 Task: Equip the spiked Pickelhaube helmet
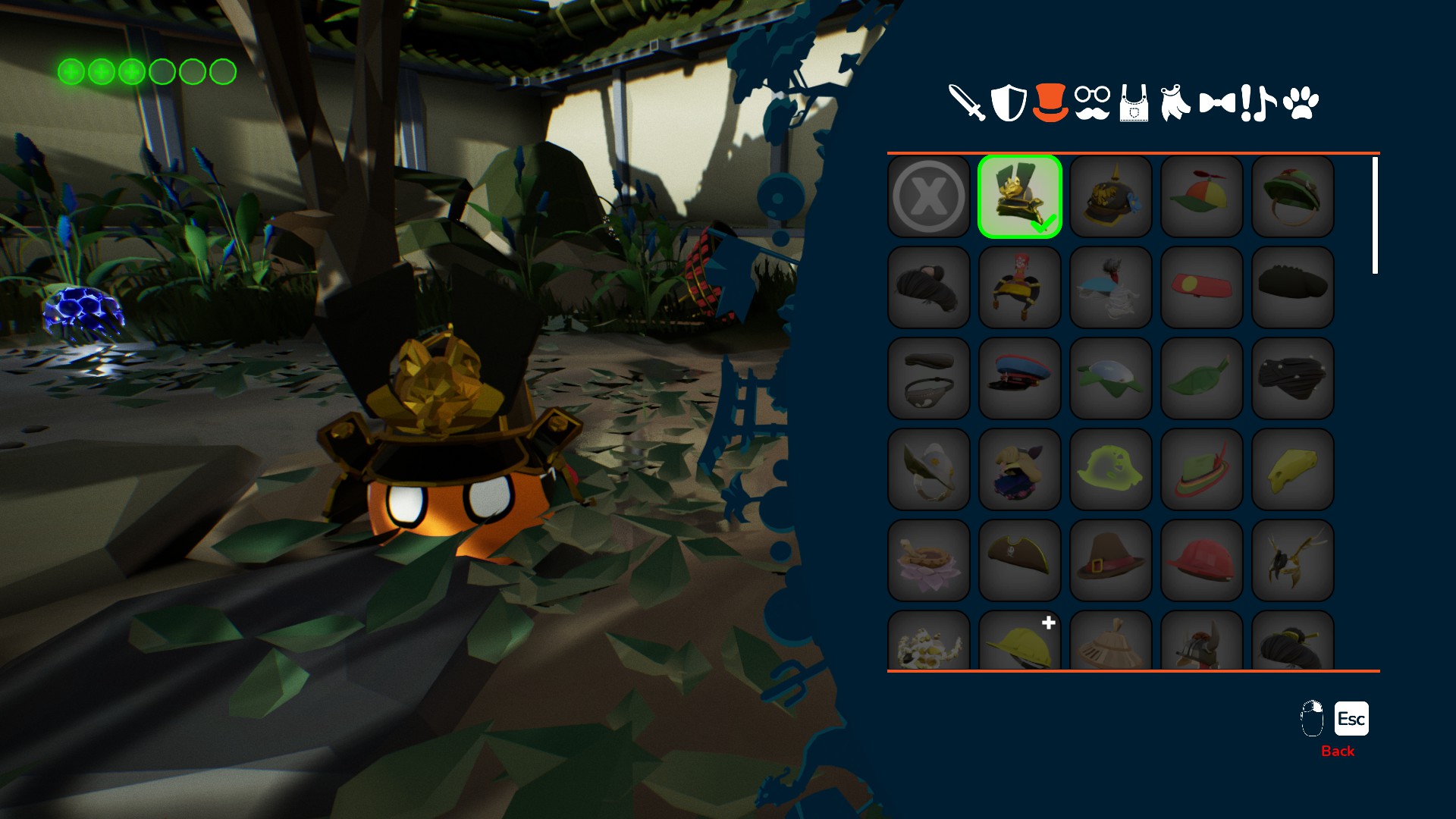pyautogui.click(x=1111, y=196)
